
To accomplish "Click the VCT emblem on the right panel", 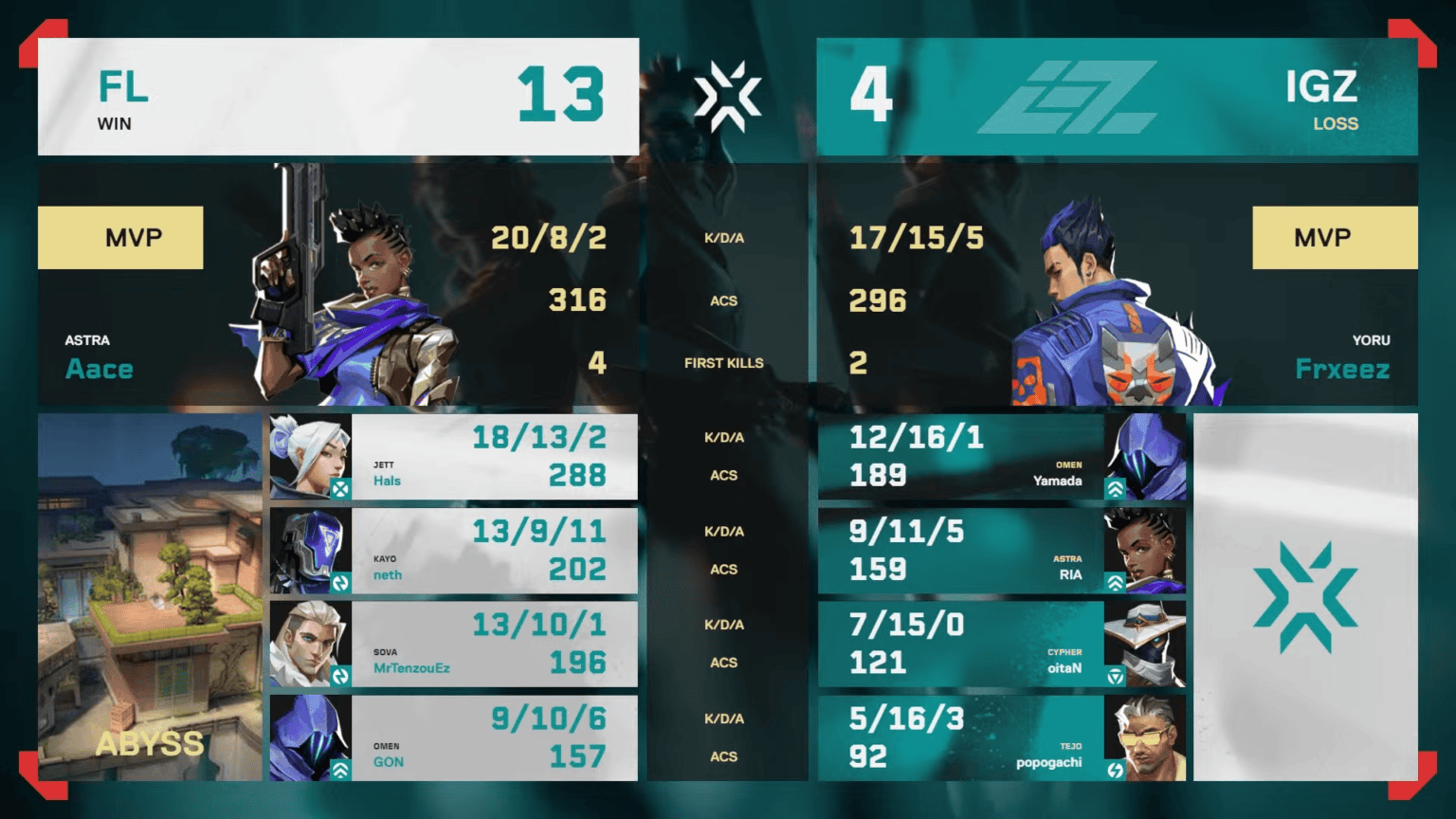I will (x=1305, y=597).
